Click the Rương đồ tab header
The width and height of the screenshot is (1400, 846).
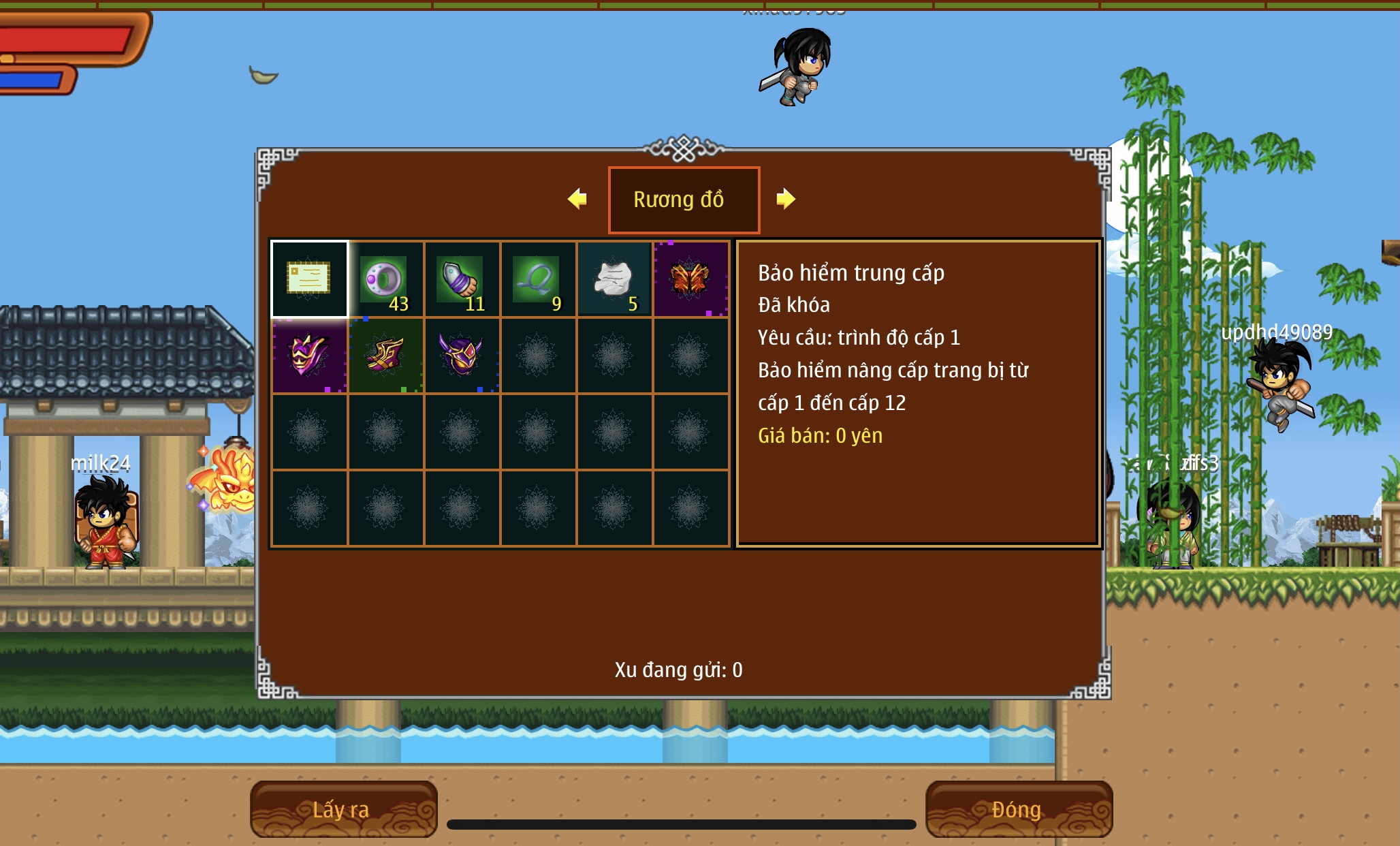pos(683,200)
